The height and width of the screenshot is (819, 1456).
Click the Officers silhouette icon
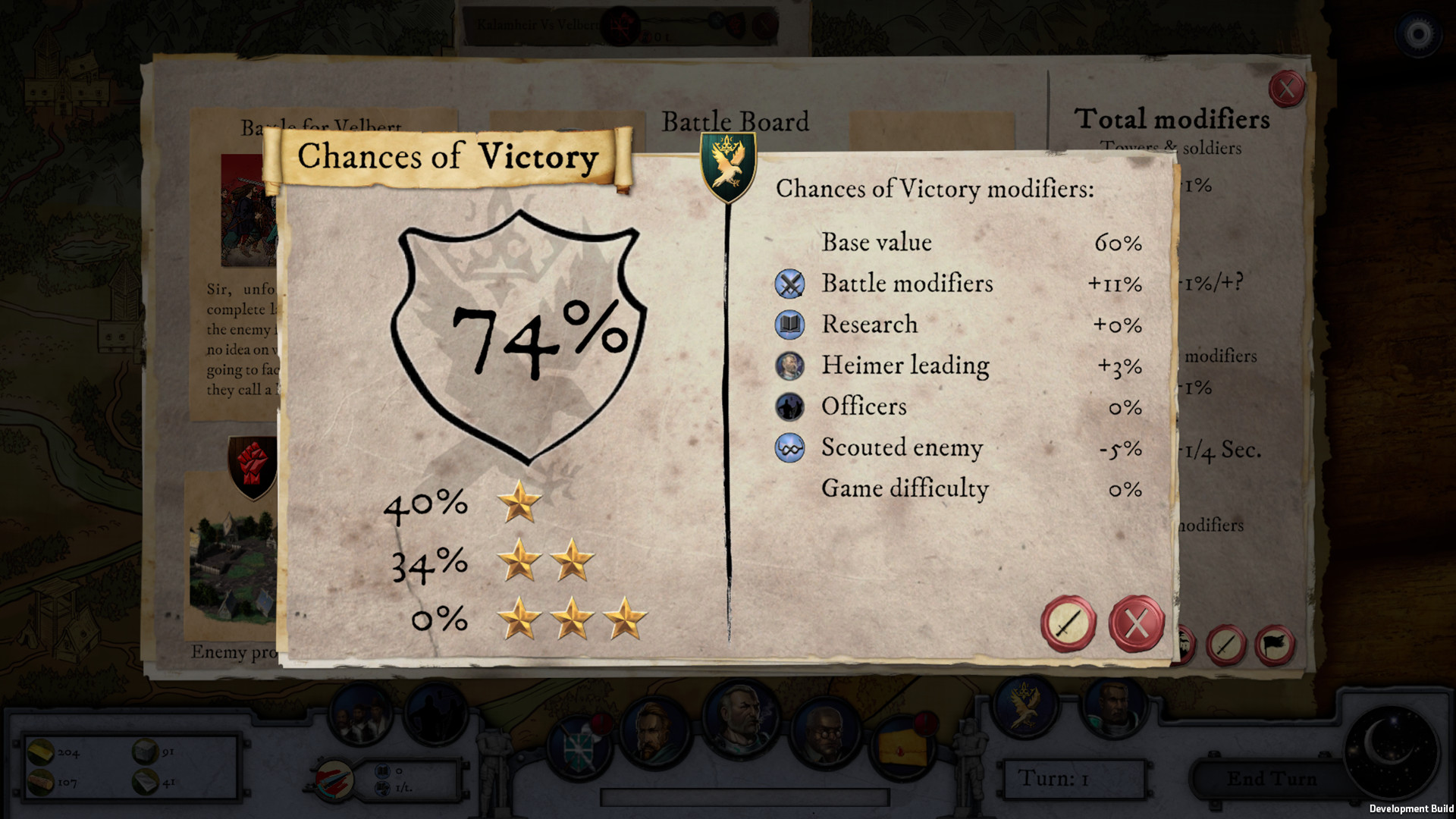(789, 406)
